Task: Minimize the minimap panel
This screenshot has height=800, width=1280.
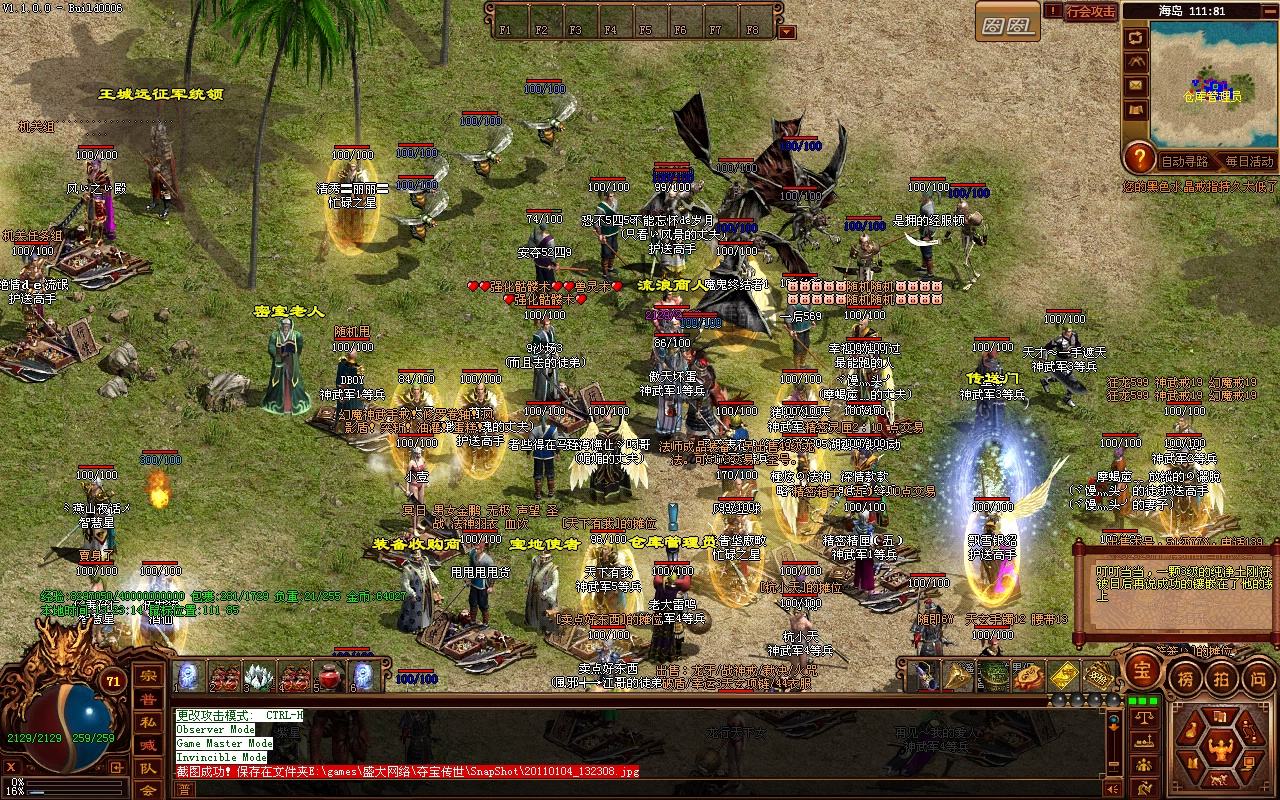Action: tap(1267, 10)
